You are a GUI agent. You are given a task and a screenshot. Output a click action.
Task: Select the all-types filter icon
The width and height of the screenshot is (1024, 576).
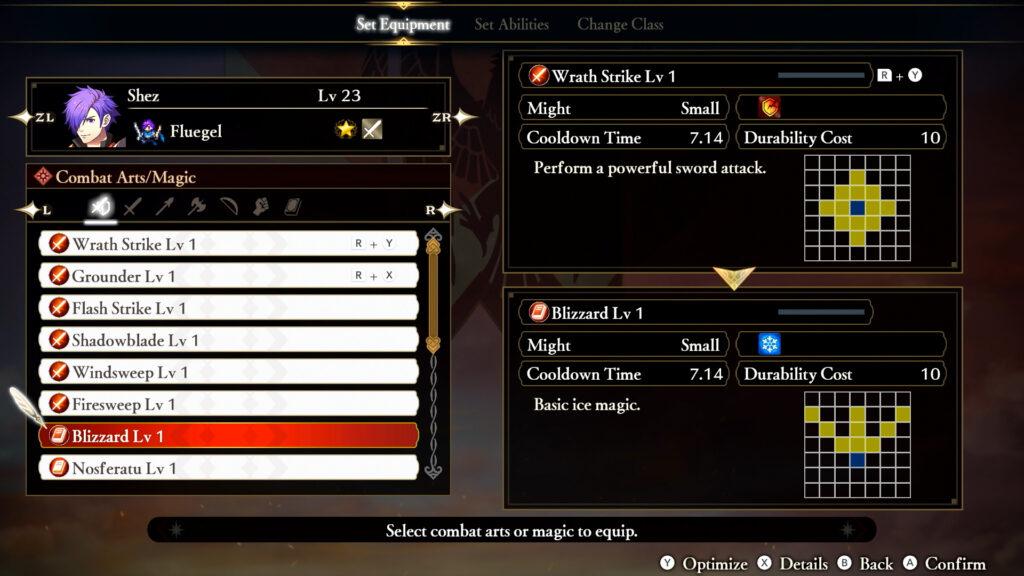[x=101, y=208]
